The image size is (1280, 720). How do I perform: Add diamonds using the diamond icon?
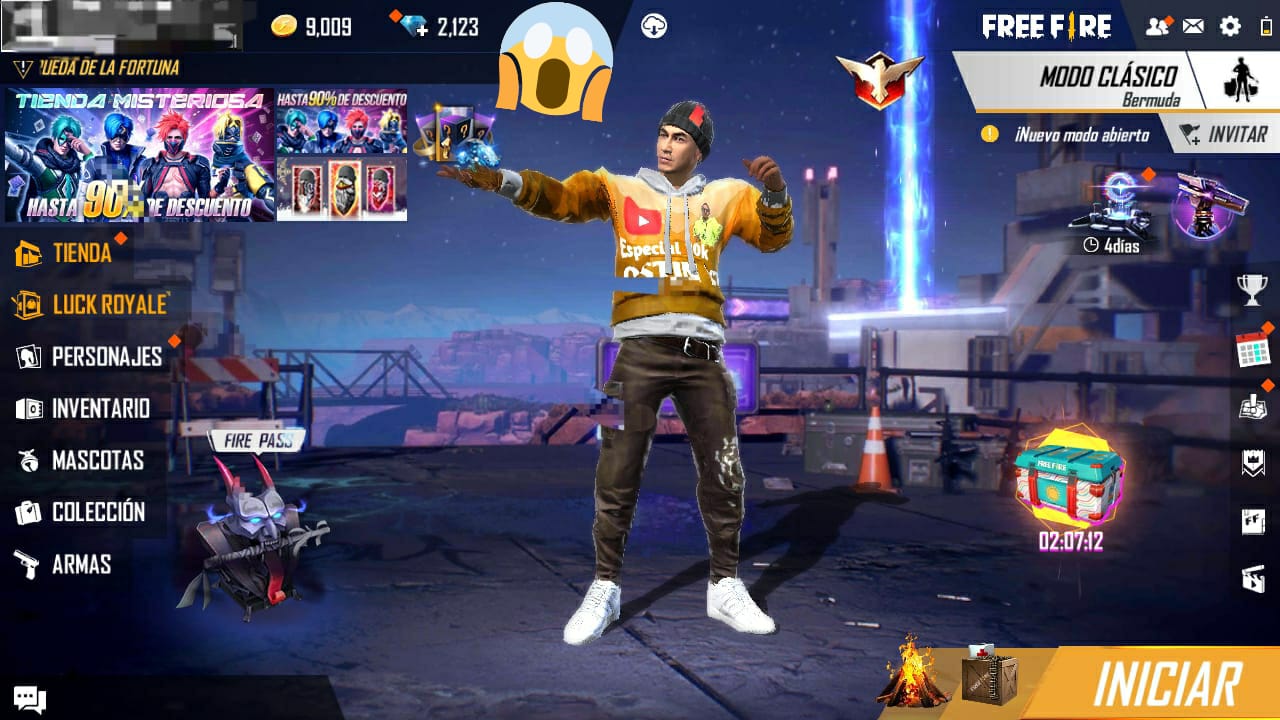(412, 27)
